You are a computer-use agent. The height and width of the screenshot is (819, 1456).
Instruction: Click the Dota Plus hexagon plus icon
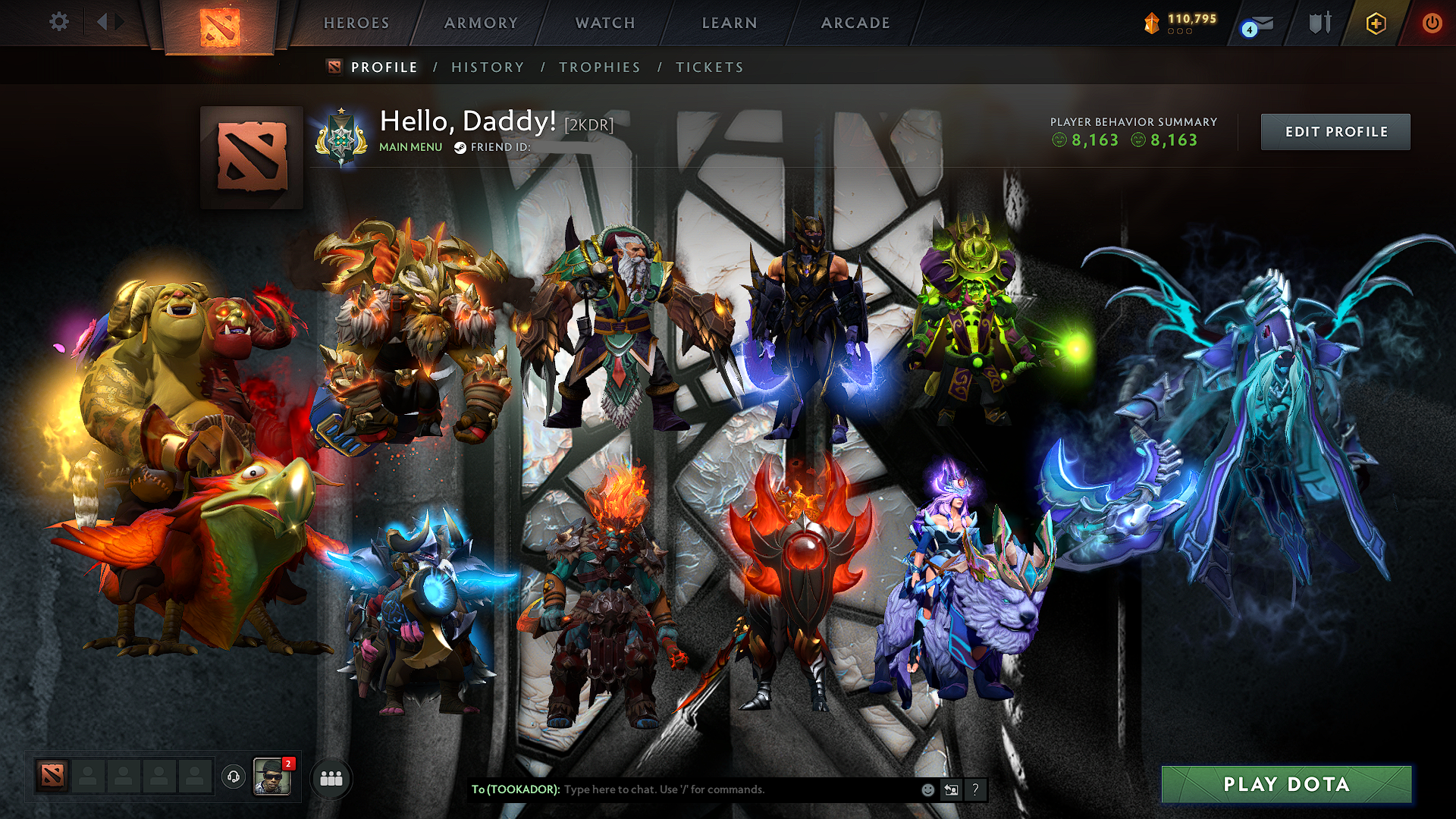pos(1376,23)
